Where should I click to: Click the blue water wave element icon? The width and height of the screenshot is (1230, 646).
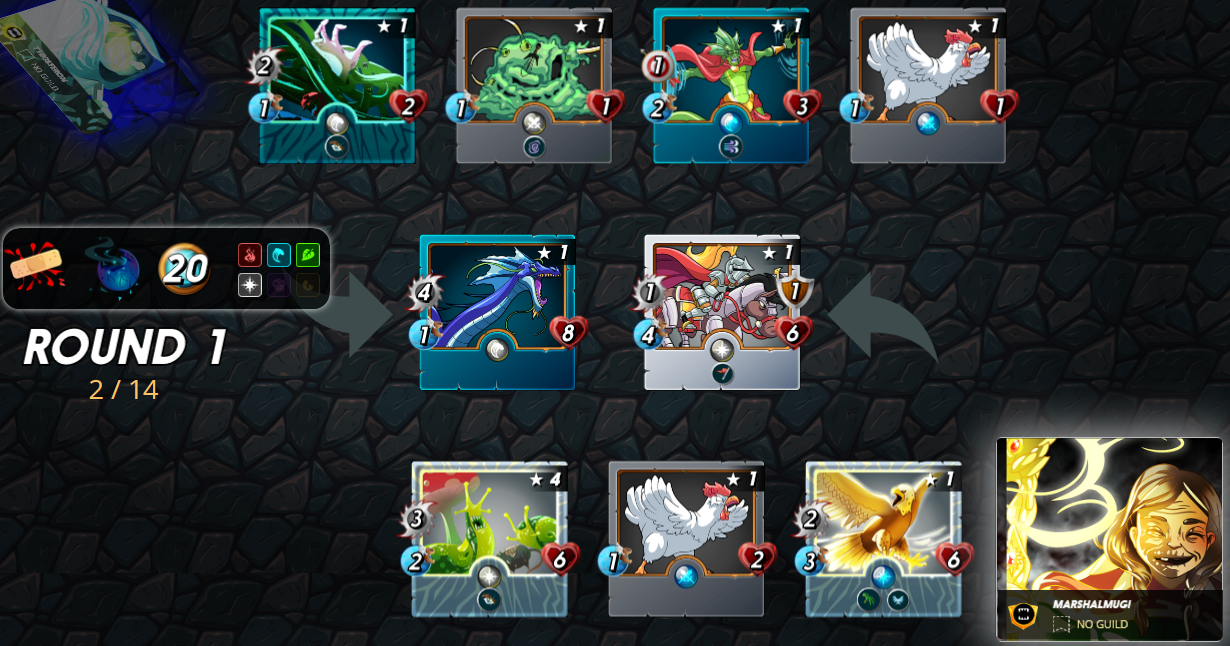click(279, 255)
